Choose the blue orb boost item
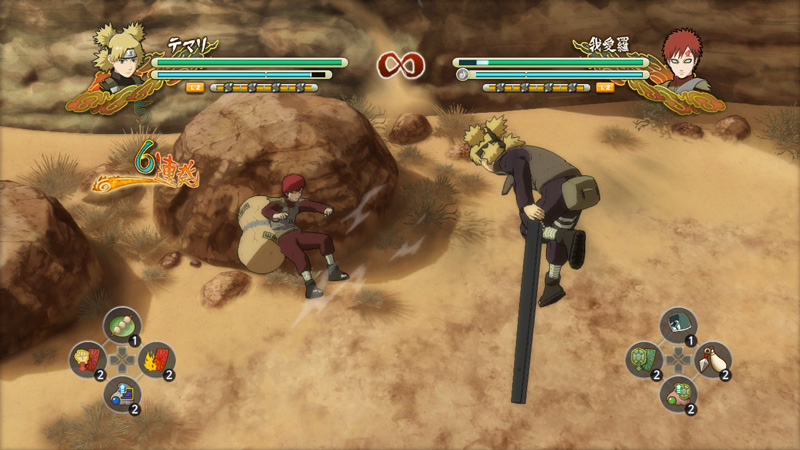 pos(122,393)
